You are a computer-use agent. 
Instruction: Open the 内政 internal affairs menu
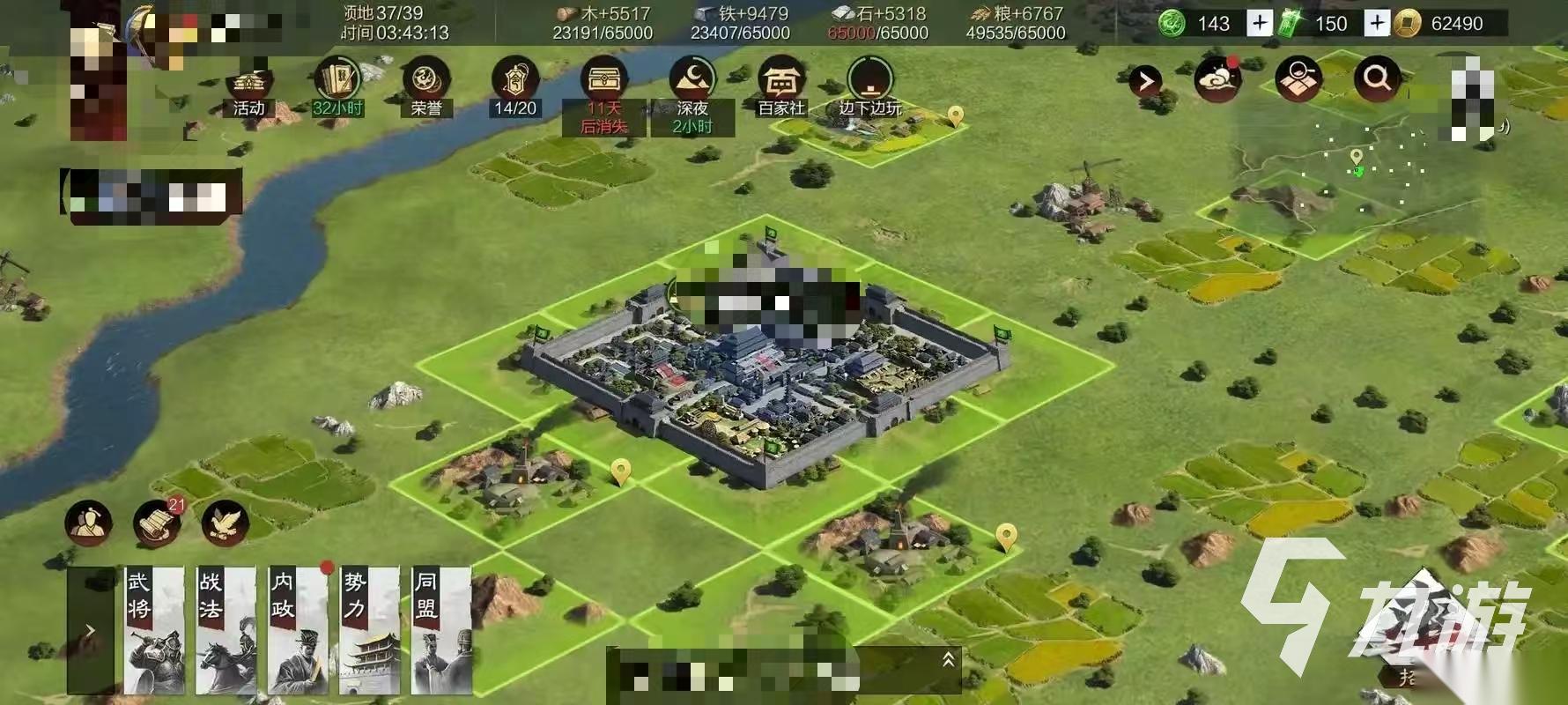(299, 630)
